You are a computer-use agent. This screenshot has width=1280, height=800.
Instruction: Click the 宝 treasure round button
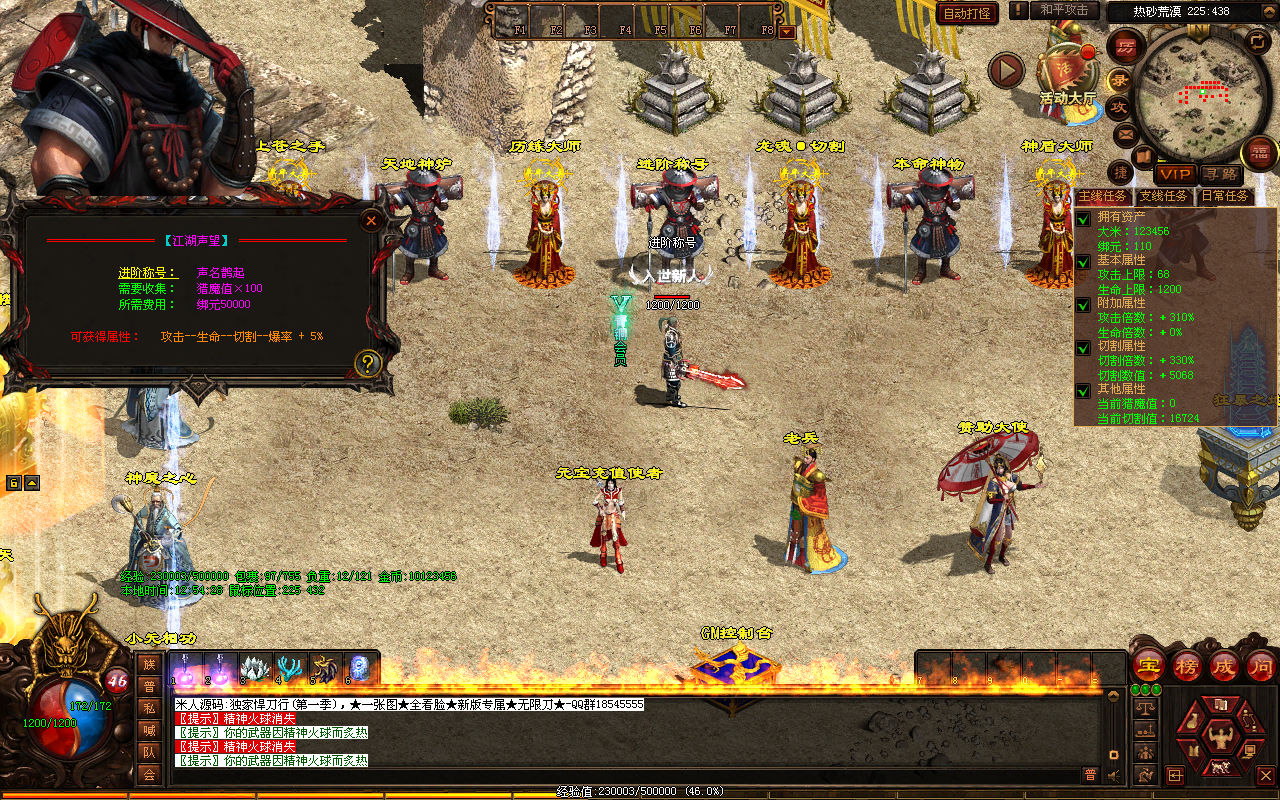pyautogui.click(x=1149, y=665)
